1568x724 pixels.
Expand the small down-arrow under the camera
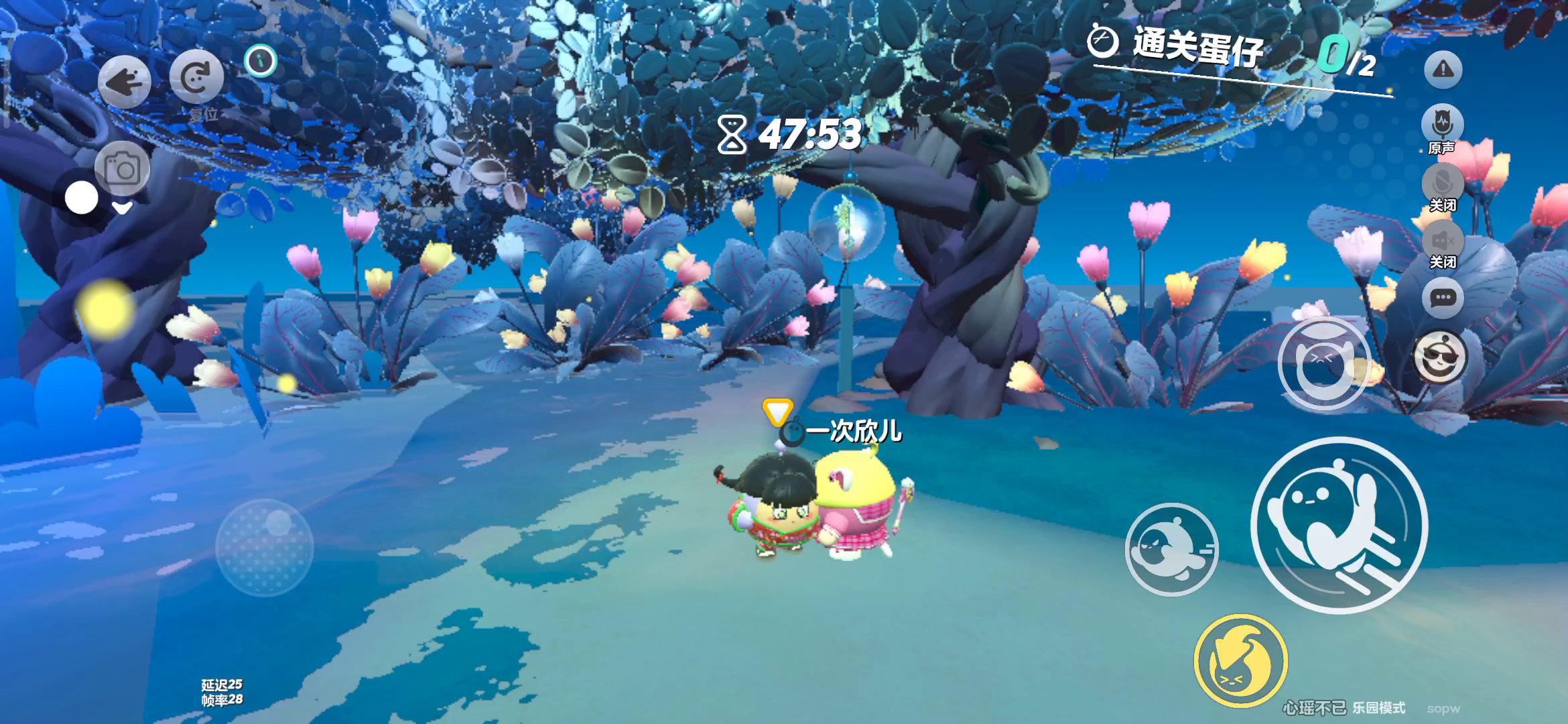point(122,208)
